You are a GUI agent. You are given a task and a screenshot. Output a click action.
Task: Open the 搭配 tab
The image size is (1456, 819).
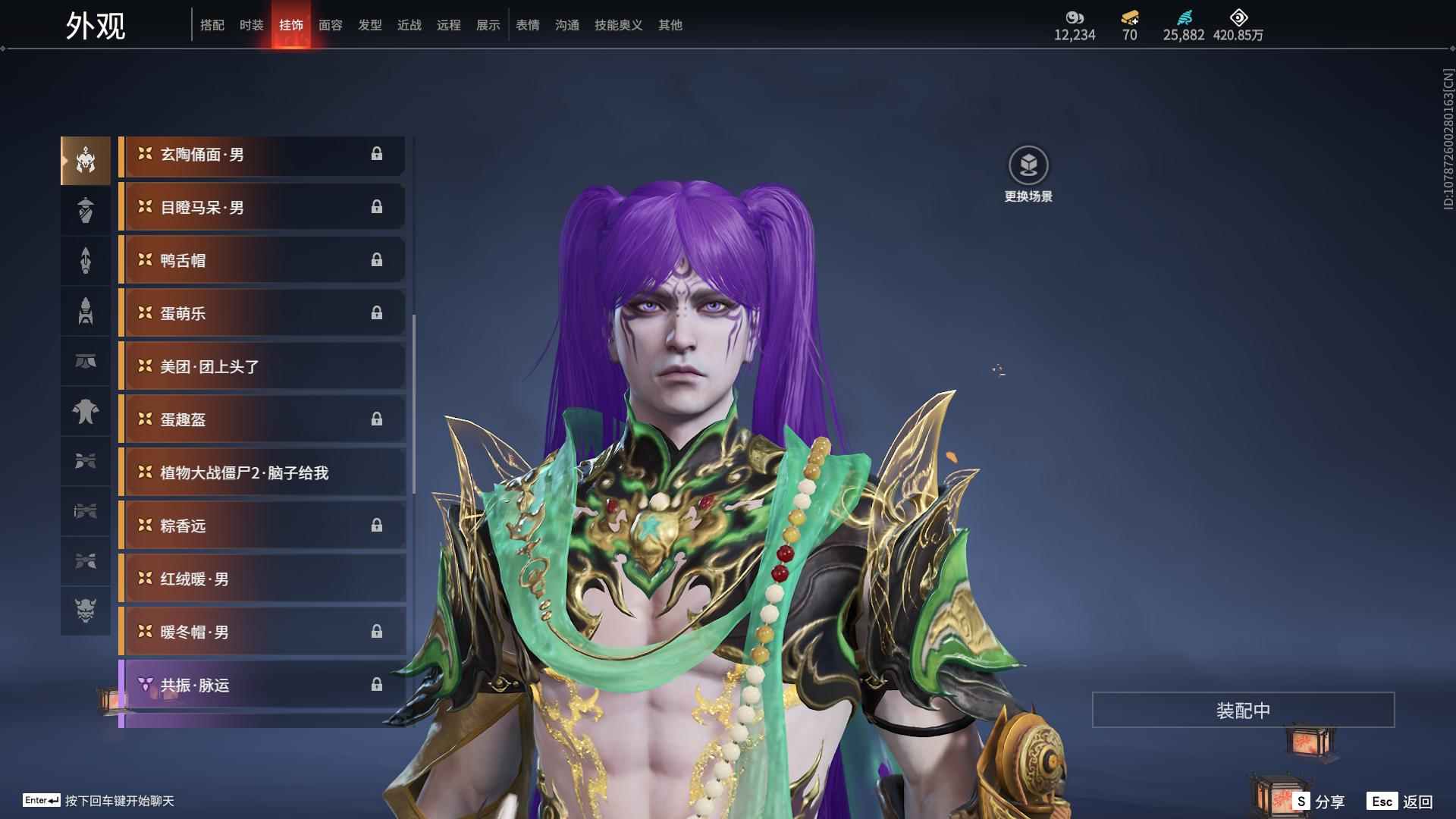(212, 25)
